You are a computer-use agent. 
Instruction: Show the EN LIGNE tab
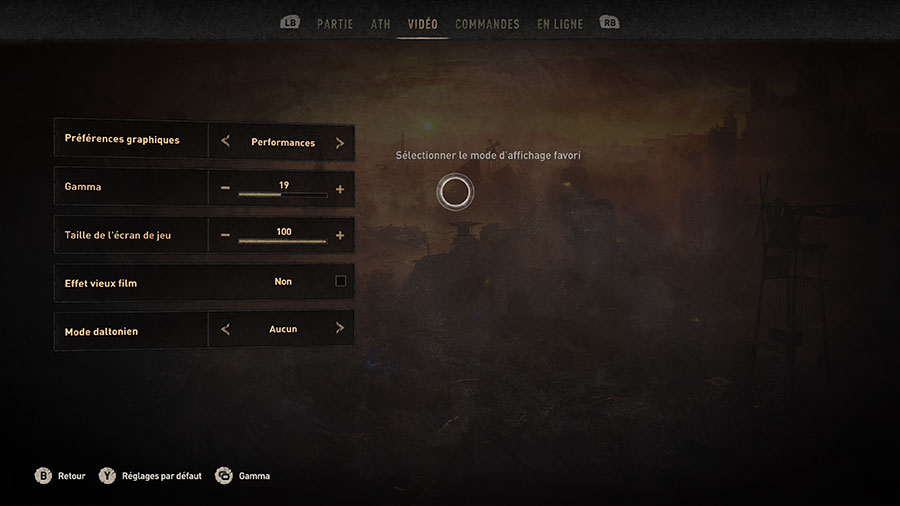point(560,24)
